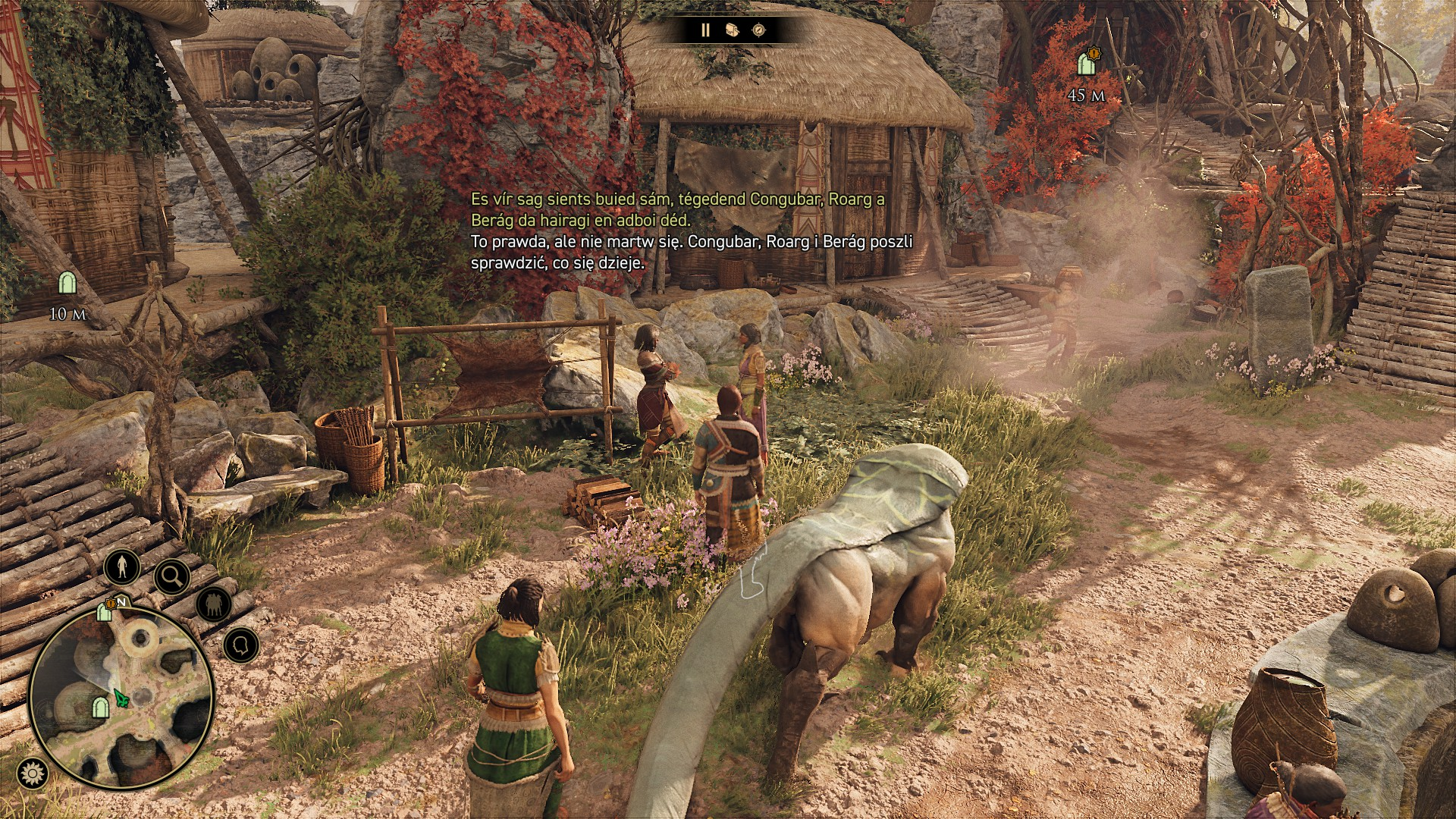Open the compass map icon
The height and width of the screenshot is (819, 1456).
(x=758, y=30)
